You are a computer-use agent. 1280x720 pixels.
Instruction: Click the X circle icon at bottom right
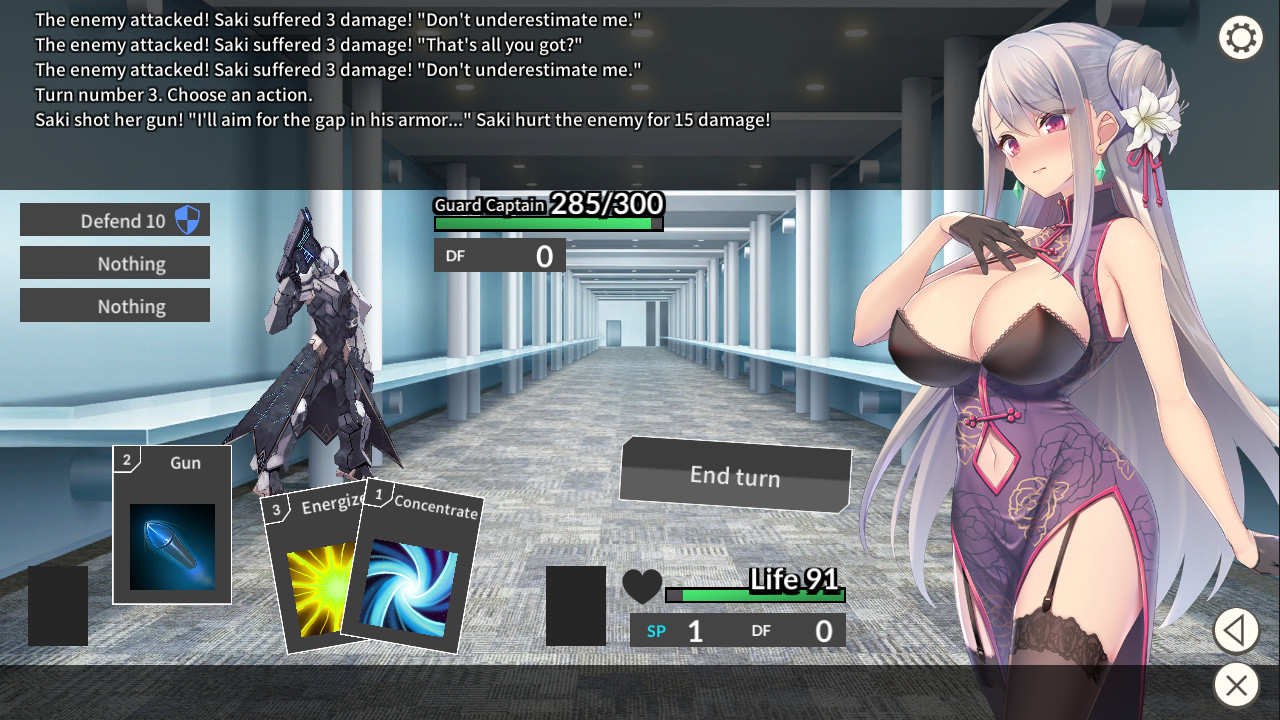click(1235, 686)
